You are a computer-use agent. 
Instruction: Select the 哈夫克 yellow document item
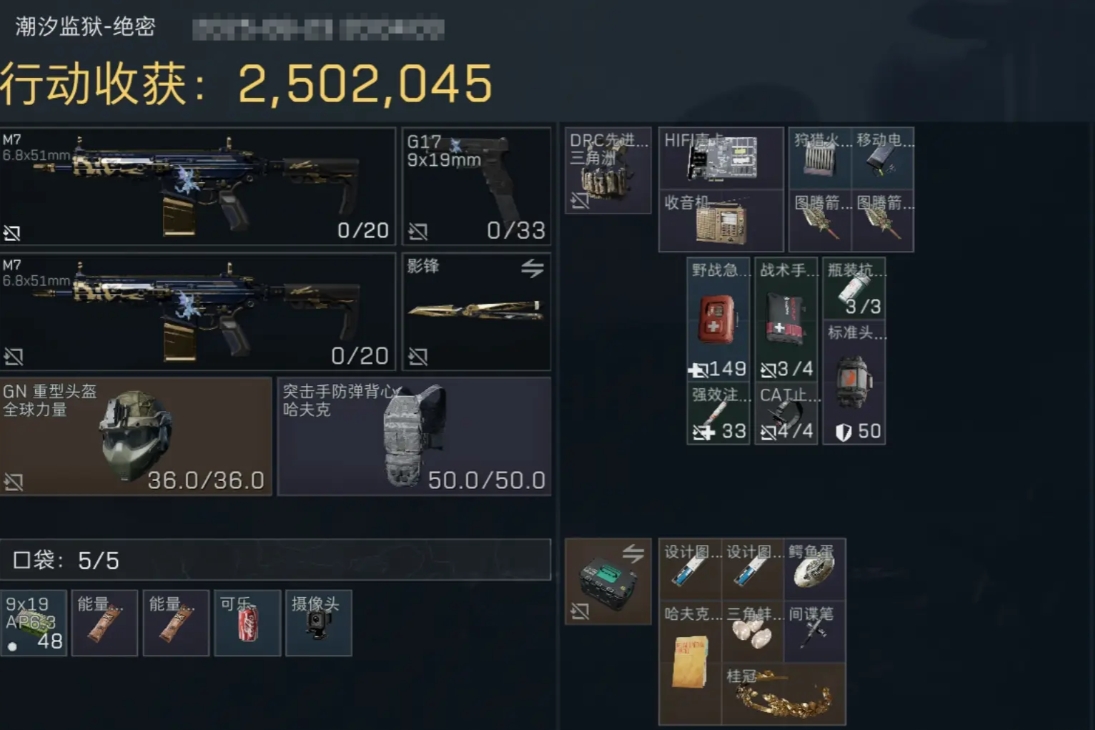point(690,662)
